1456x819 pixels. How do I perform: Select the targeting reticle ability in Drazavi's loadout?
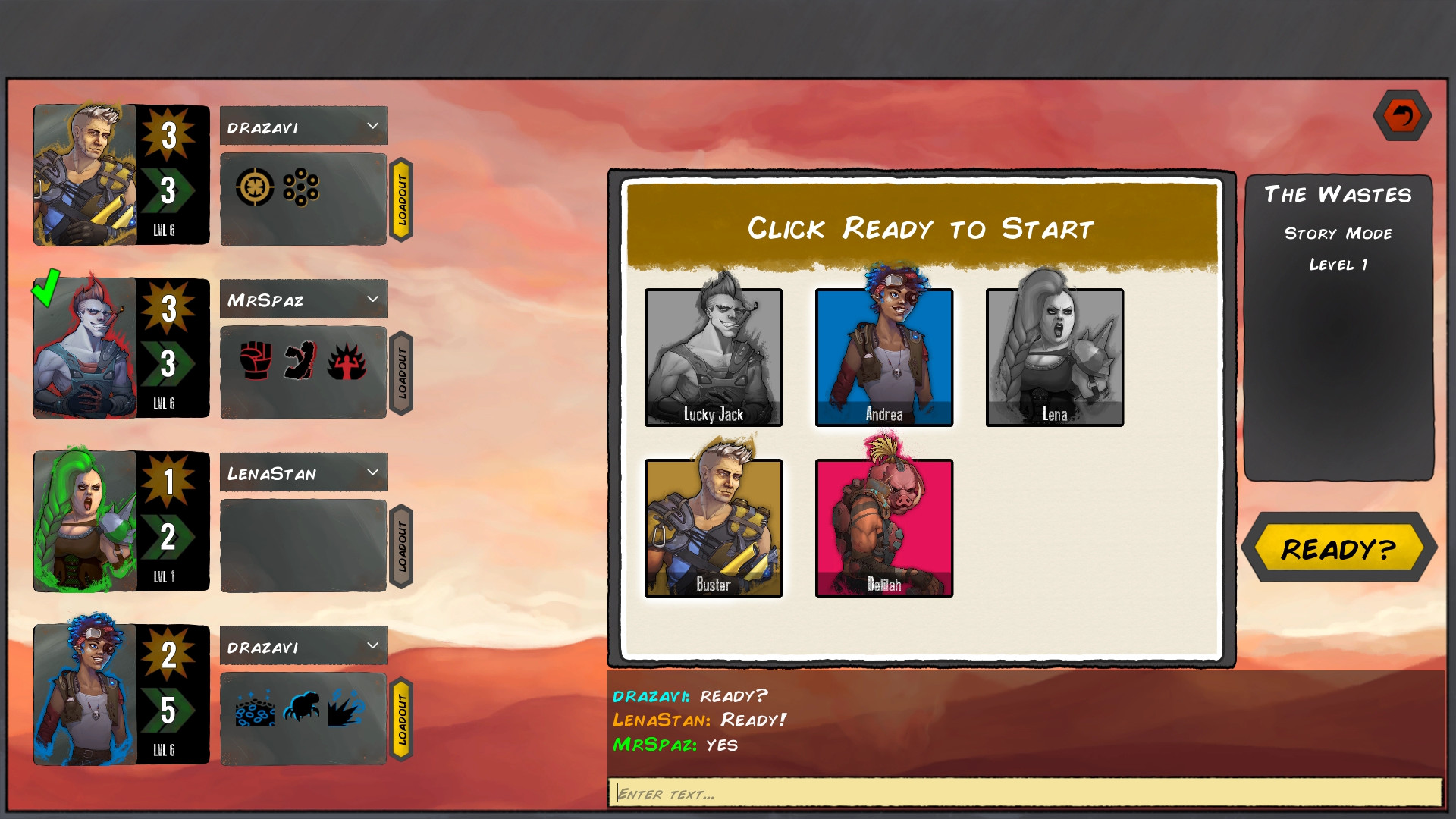pos(256,185)
